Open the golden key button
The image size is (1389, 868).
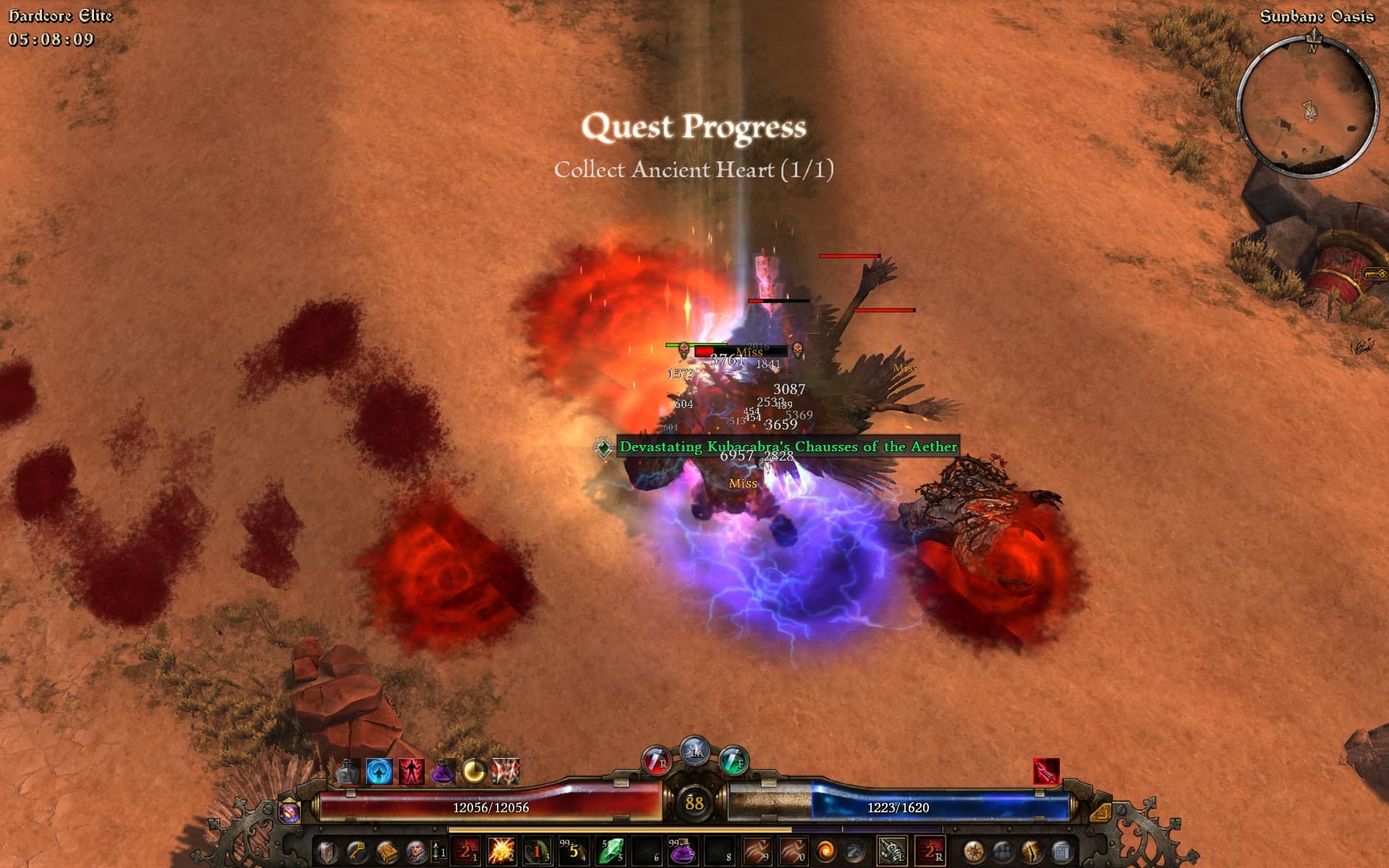click(x=357, y=851)
